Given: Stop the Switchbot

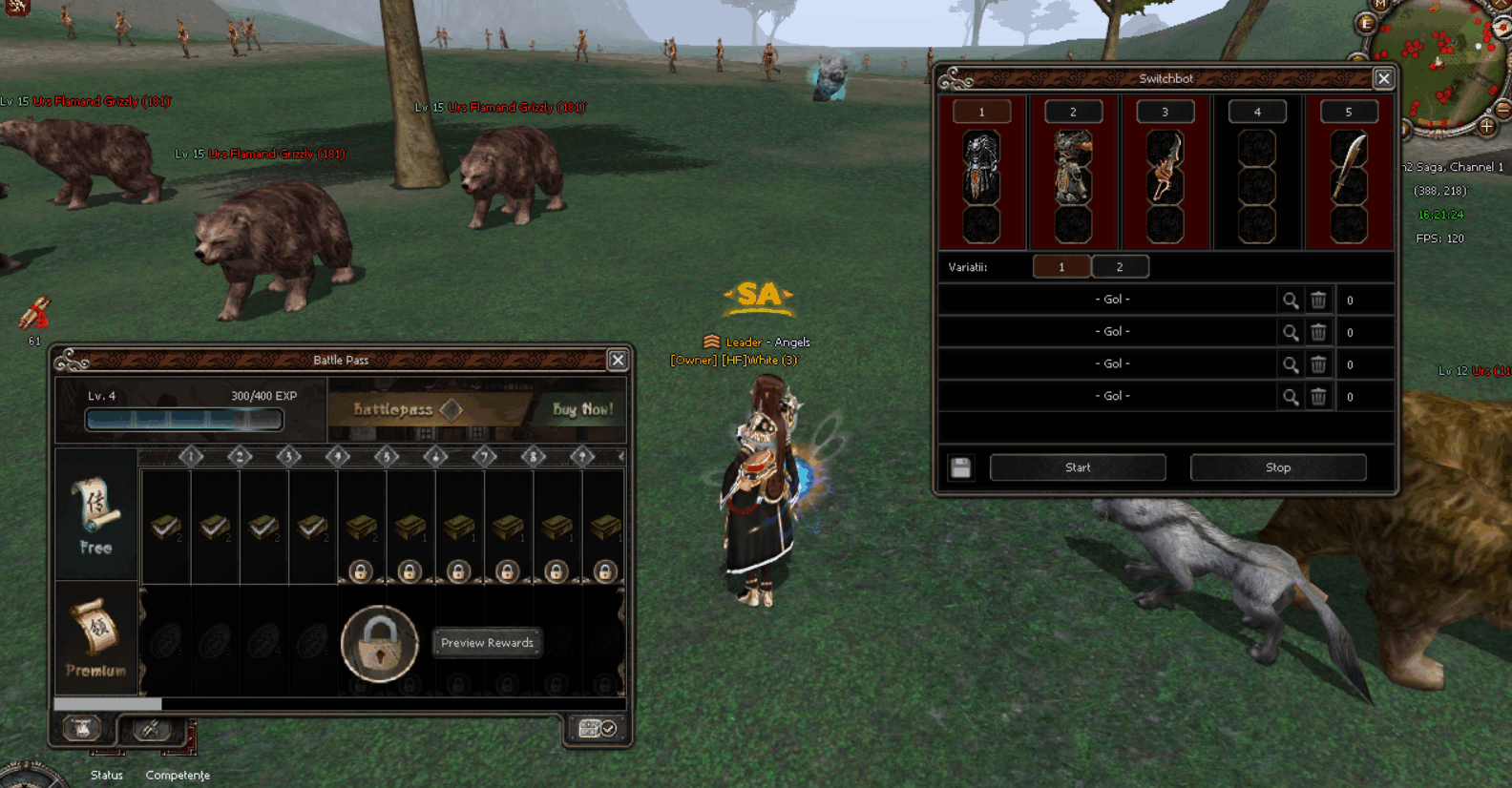Looking at the screenshot, I should point(1277,467).
